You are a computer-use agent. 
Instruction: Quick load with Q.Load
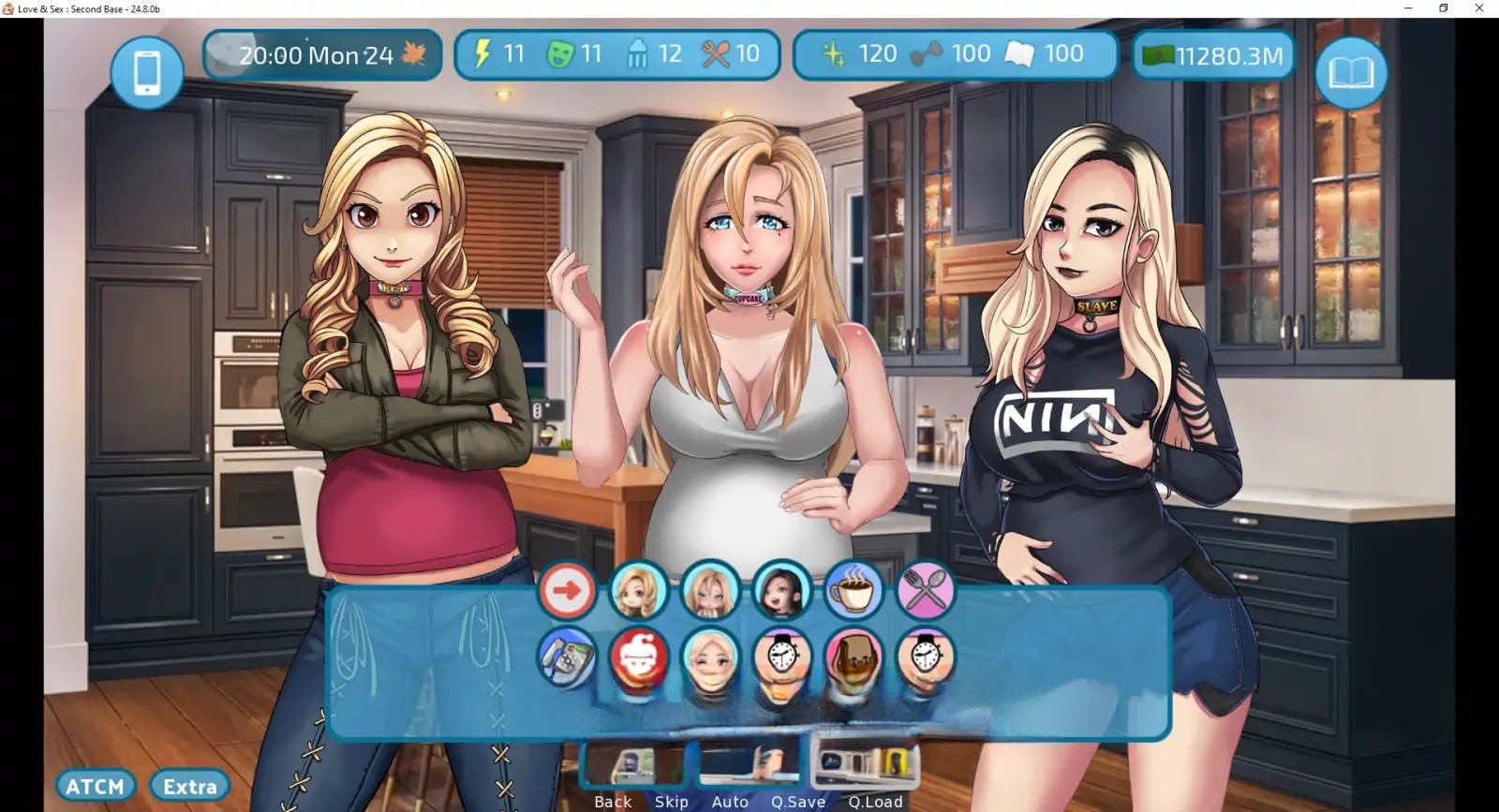click(x=875, y=802)
